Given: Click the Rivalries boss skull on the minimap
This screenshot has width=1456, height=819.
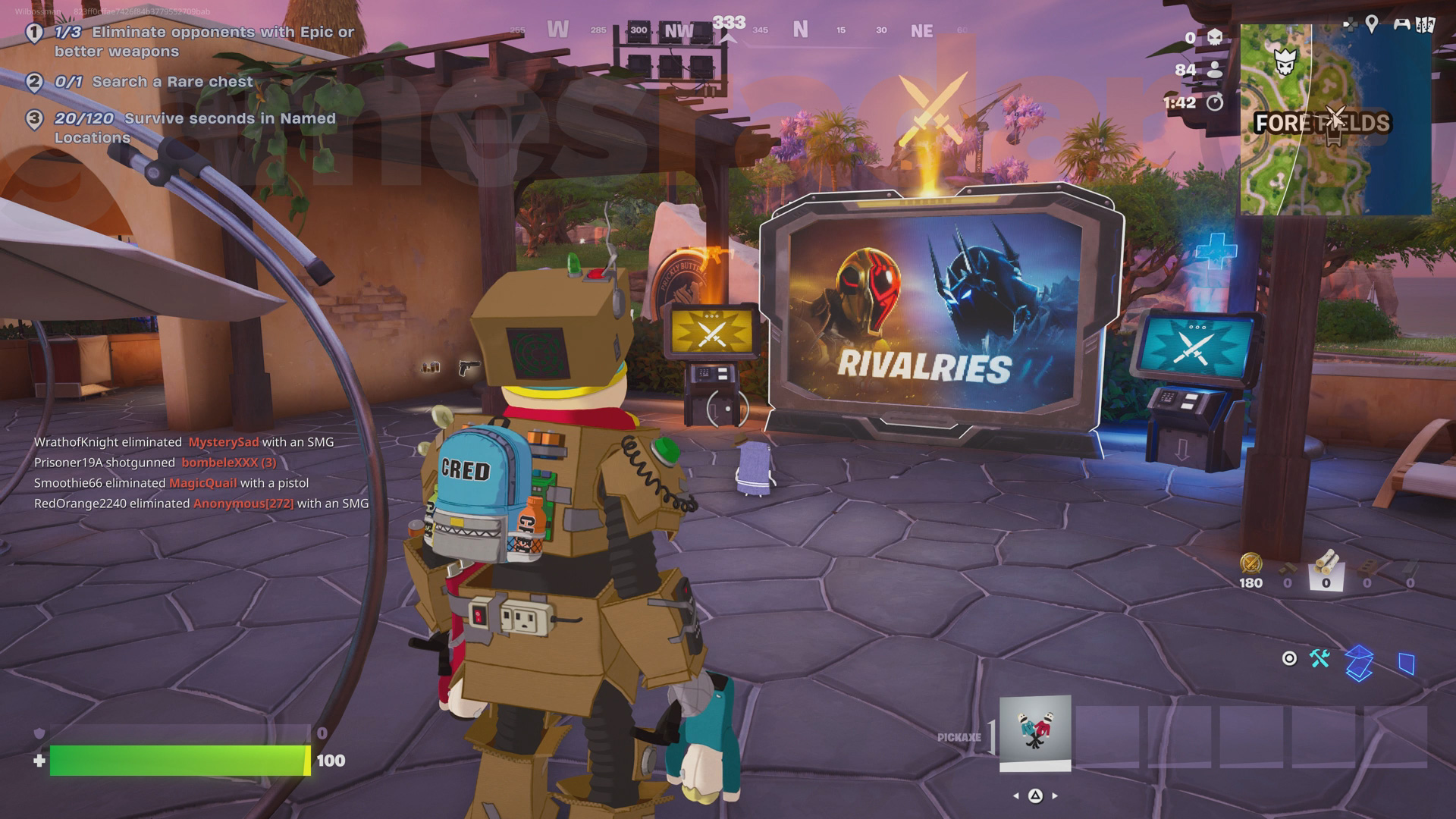Looking at the screenshot, I should pos(1285,61).
